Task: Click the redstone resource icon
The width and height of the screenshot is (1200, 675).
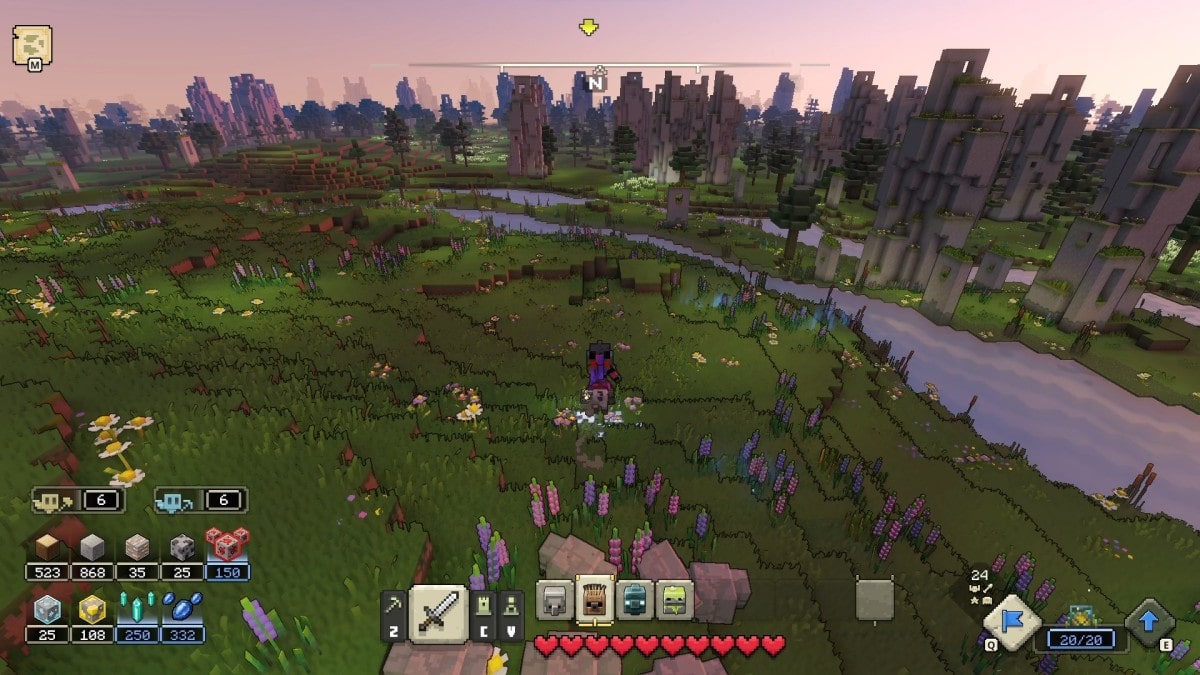Action: tap(227, 546)
